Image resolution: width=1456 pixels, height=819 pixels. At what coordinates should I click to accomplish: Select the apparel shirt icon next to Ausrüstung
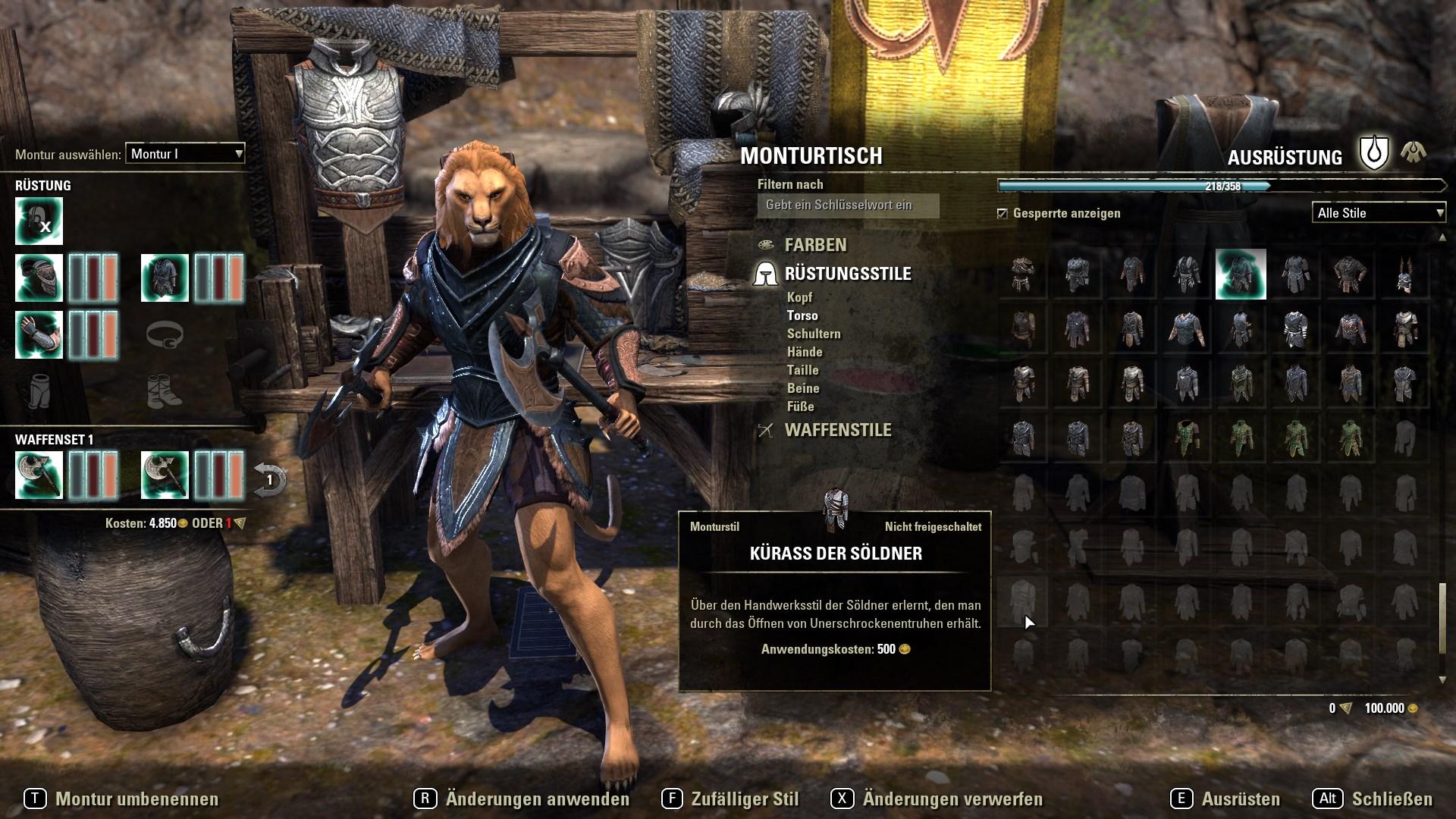[1412, 152]
